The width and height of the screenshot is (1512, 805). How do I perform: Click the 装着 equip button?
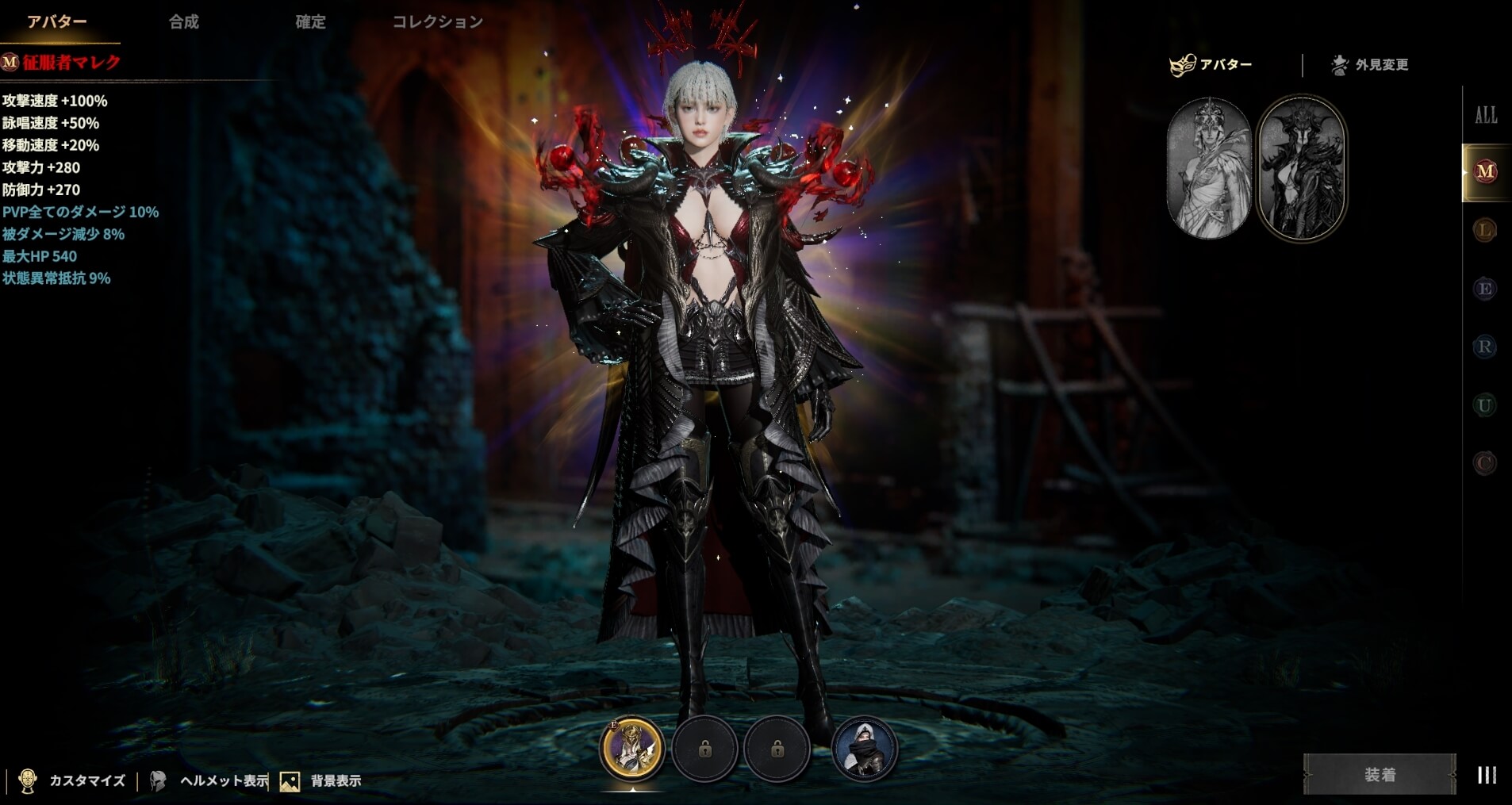[x=1380, y=774]
